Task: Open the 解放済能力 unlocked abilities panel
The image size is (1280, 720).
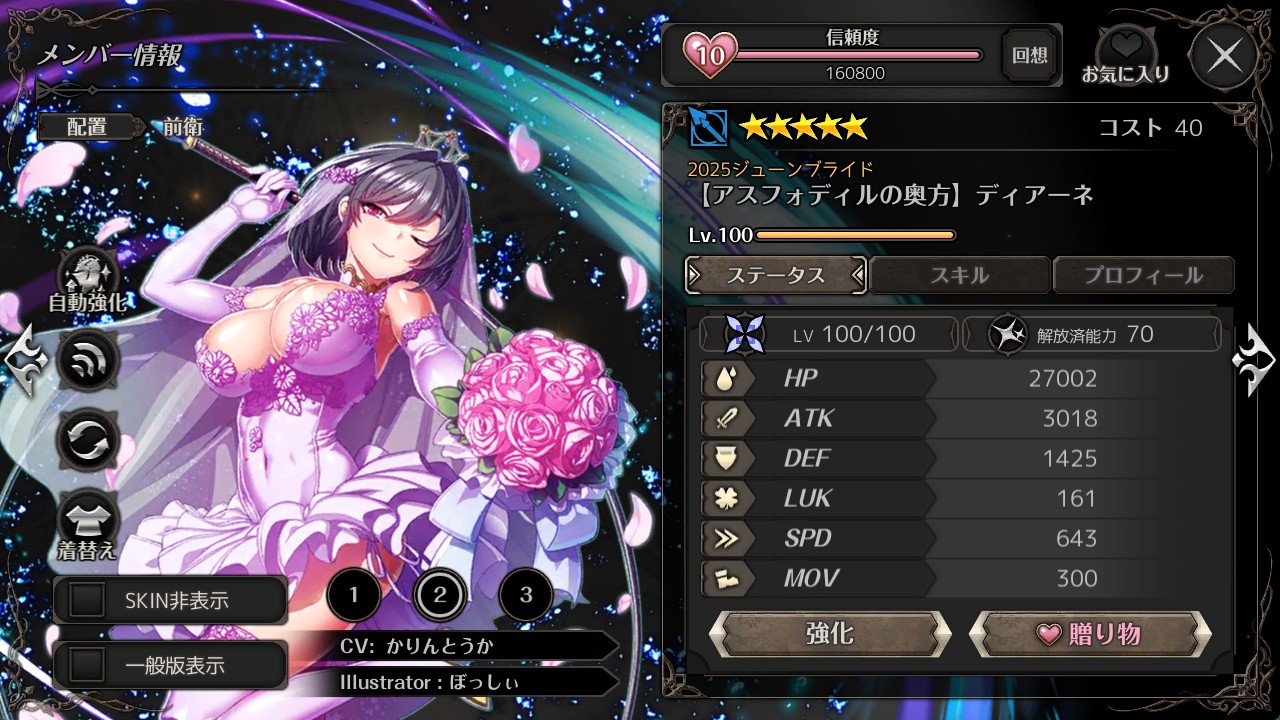Action: point(1090,334)
